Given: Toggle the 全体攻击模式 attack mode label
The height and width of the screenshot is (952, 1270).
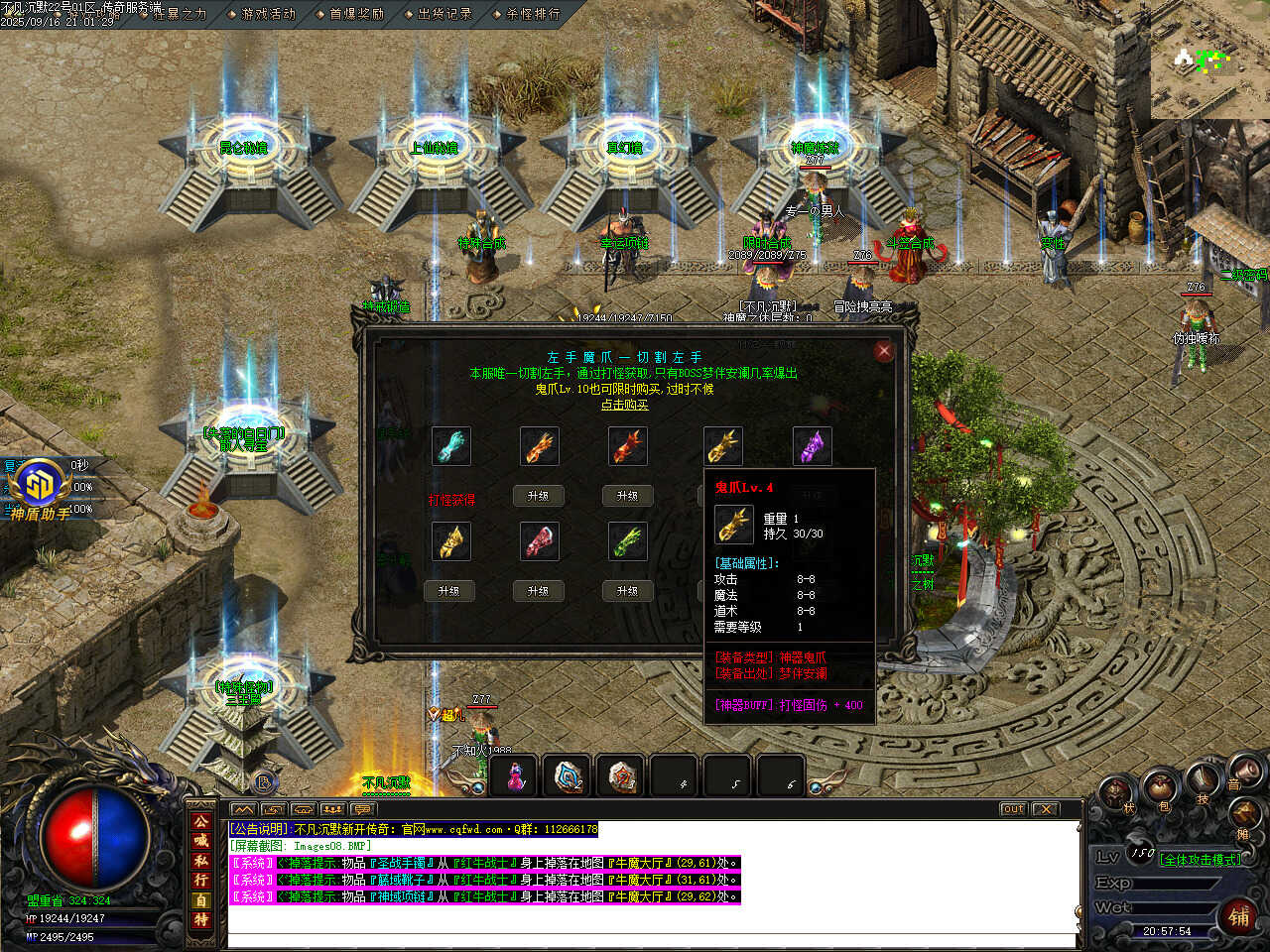Looking at the screenshot, I should (x=1200, y=860).
